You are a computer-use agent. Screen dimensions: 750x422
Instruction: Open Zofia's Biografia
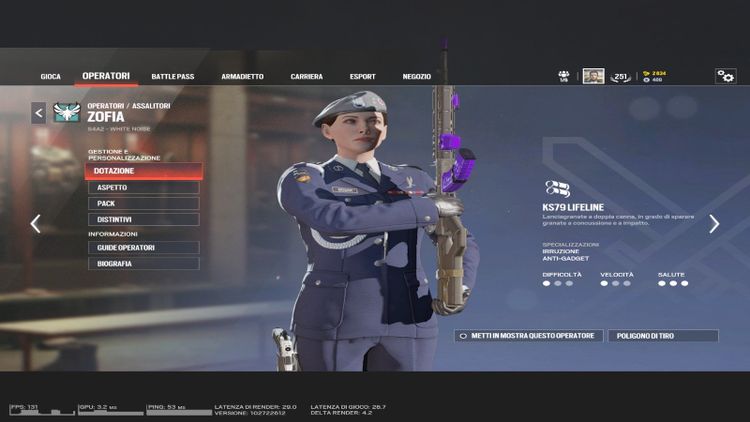click(x=144, y=263)
